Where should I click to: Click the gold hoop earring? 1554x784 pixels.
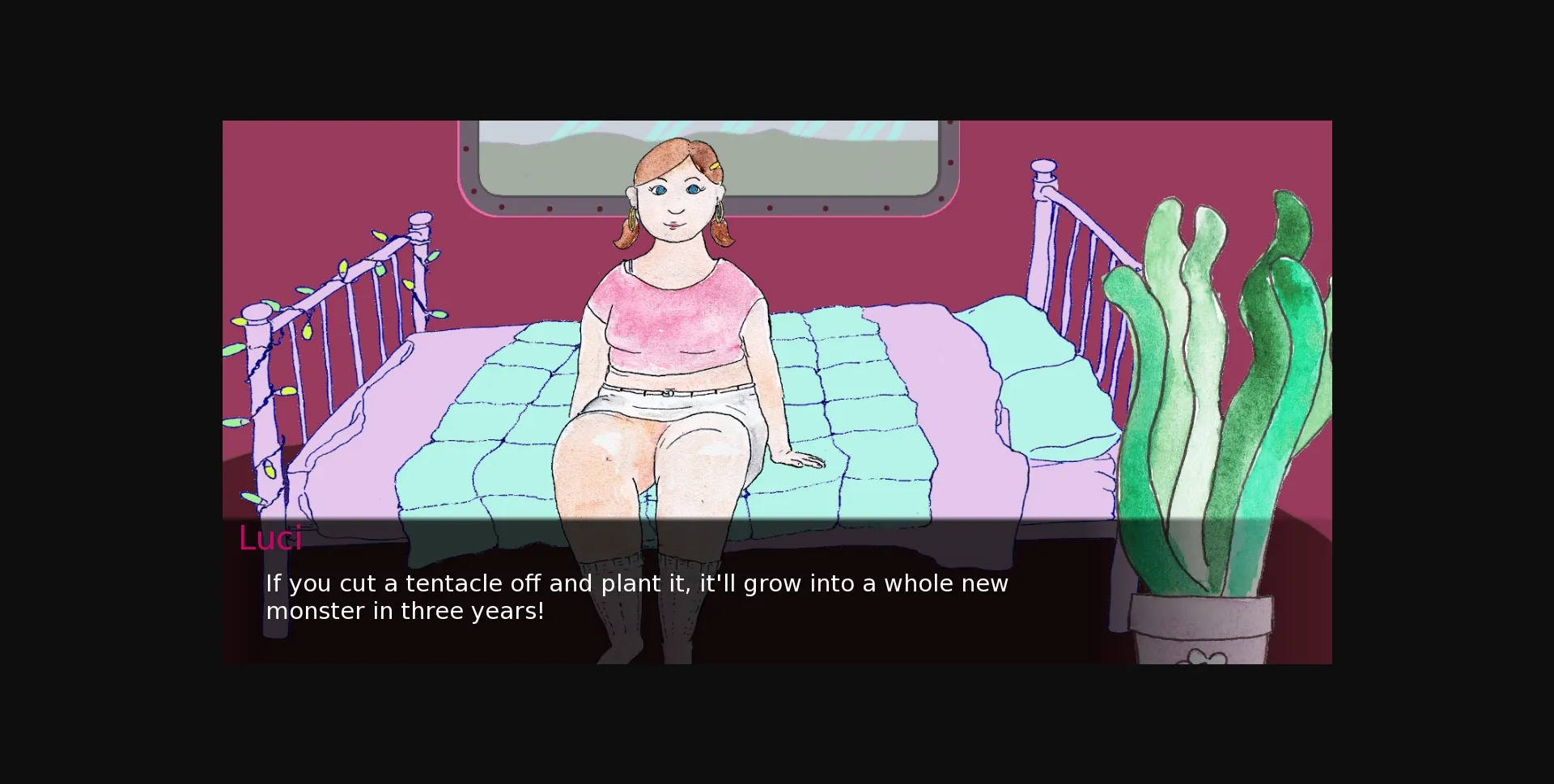pos(720,213)
